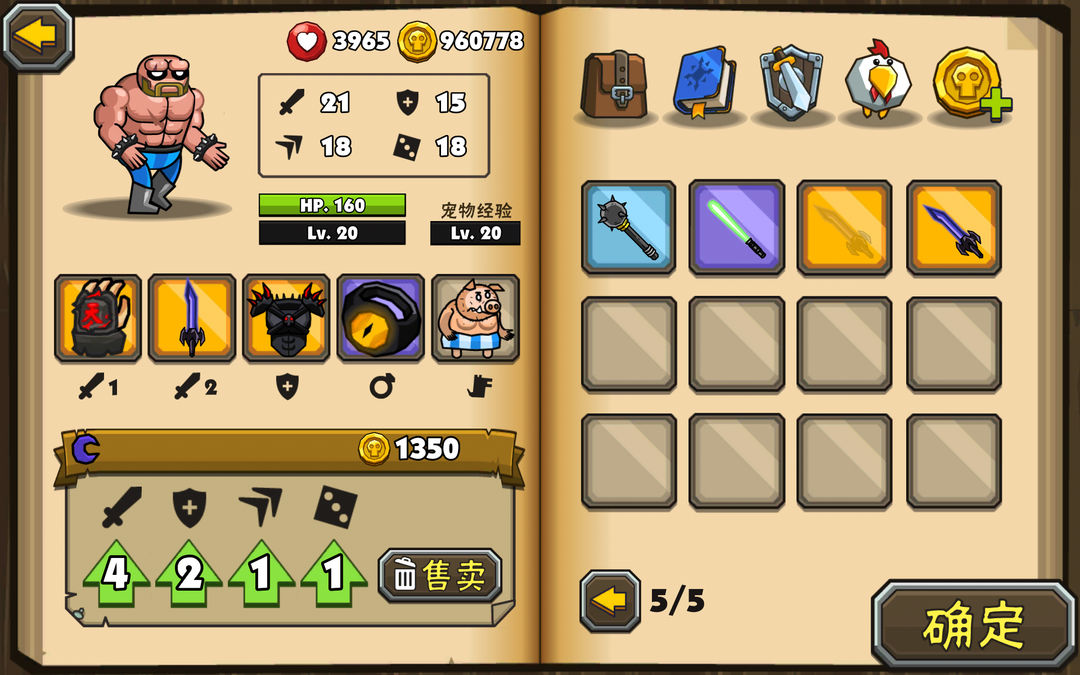The image size is (1080, 675).
Task: Select the green lightsaber item
Action: (737, 227)
